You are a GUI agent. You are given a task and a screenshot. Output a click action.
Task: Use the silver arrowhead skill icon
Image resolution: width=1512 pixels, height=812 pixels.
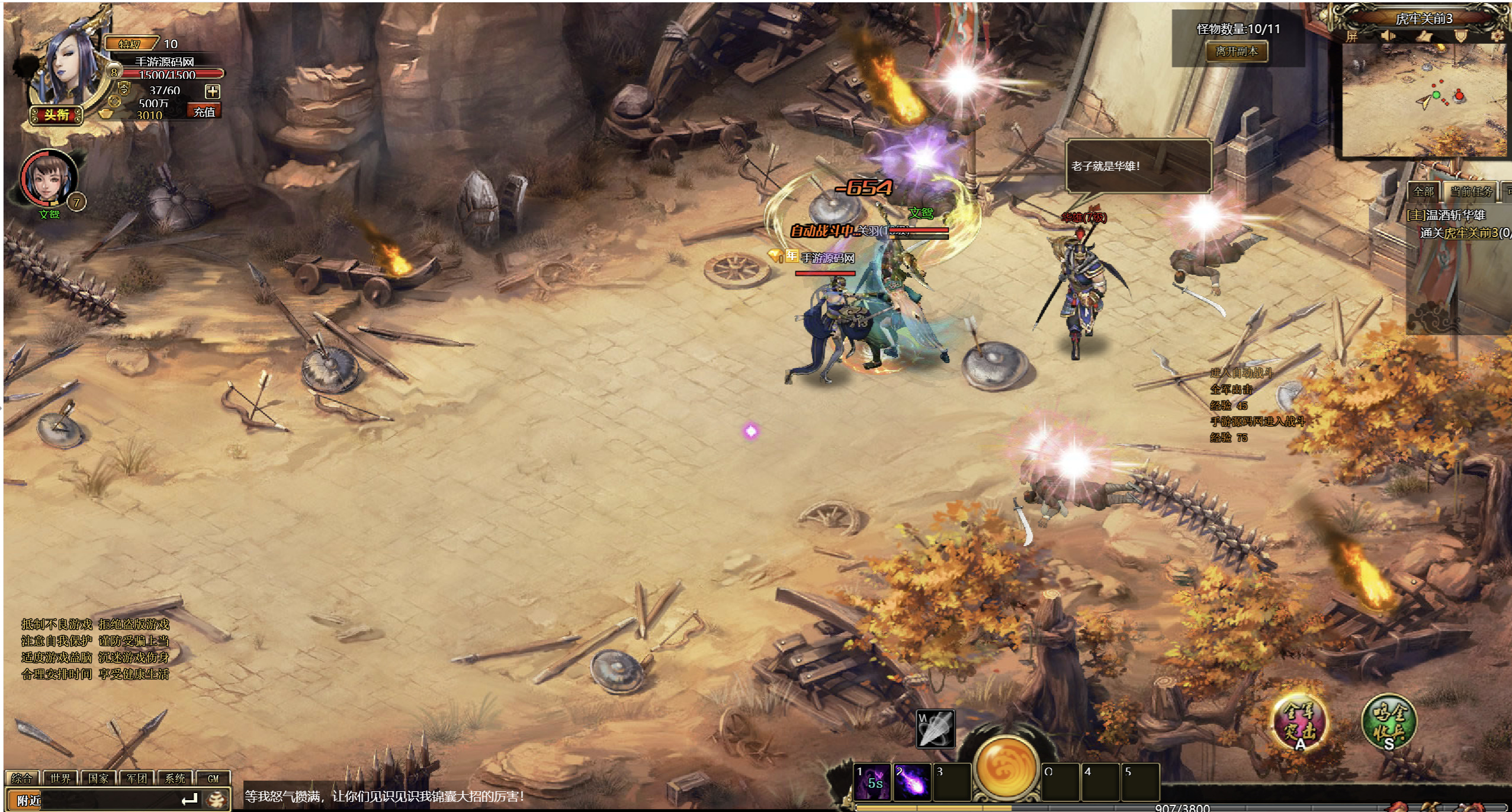935,729
